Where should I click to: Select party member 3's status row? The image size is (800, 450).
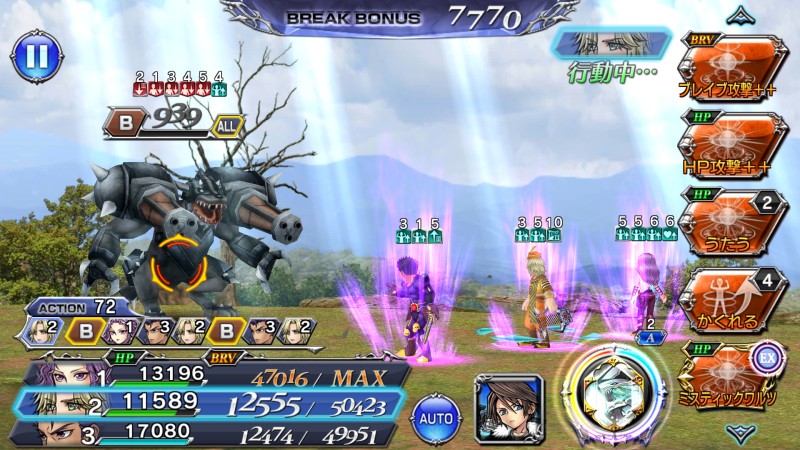tap(210, 432)
